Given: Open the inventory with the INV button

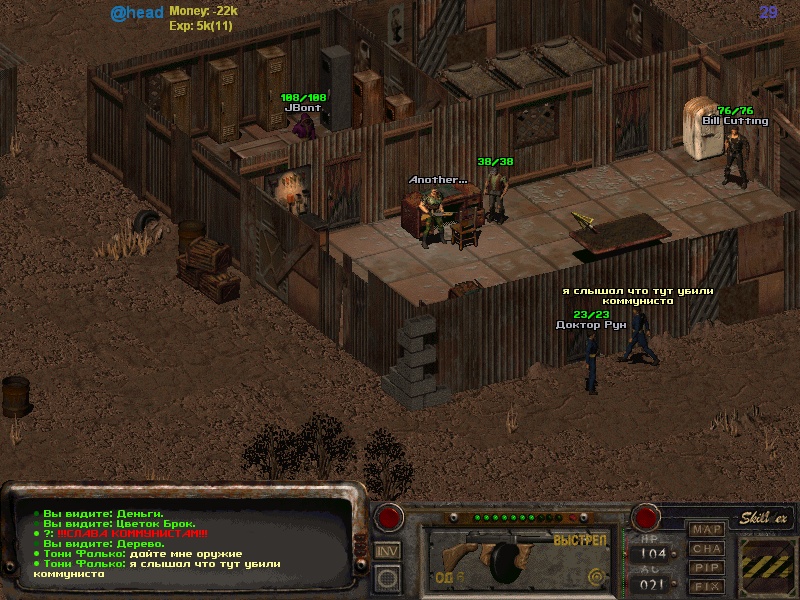Looking at the screenshot, I should [387, 551].
